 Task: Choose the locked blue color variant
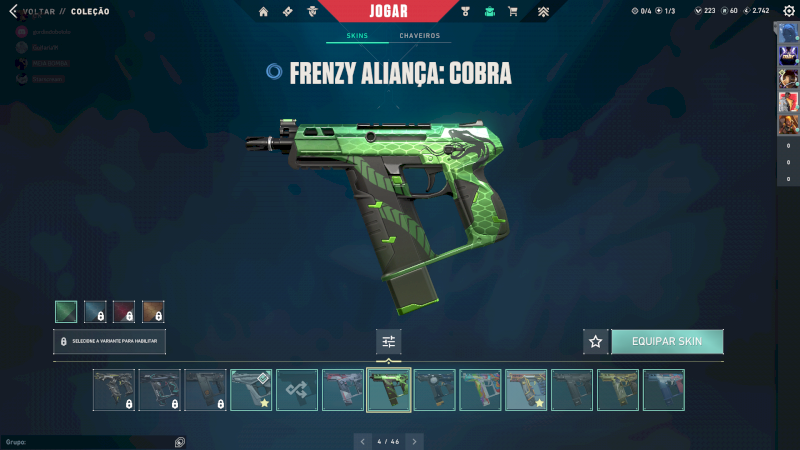pos(95,311)
